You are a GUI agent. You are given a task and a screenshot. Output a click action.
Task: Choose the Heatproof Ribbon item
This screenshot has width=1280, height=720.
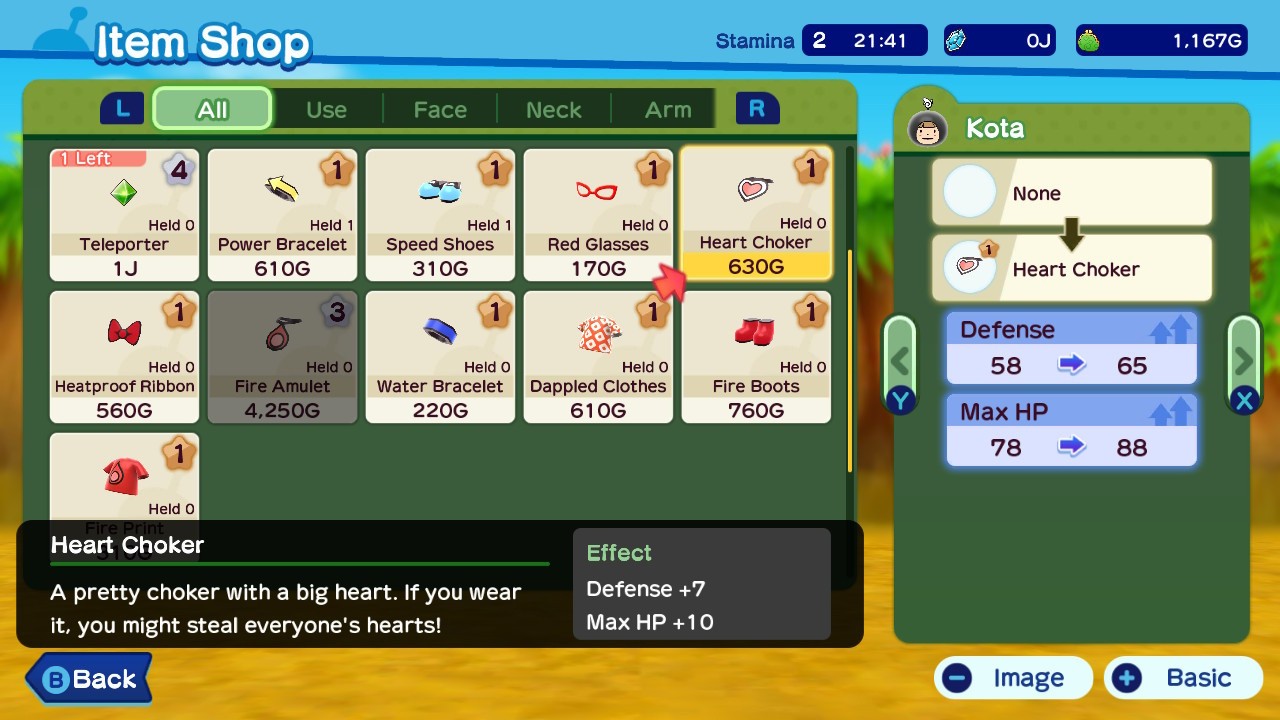pyautogui.click(x=125, y=357)
